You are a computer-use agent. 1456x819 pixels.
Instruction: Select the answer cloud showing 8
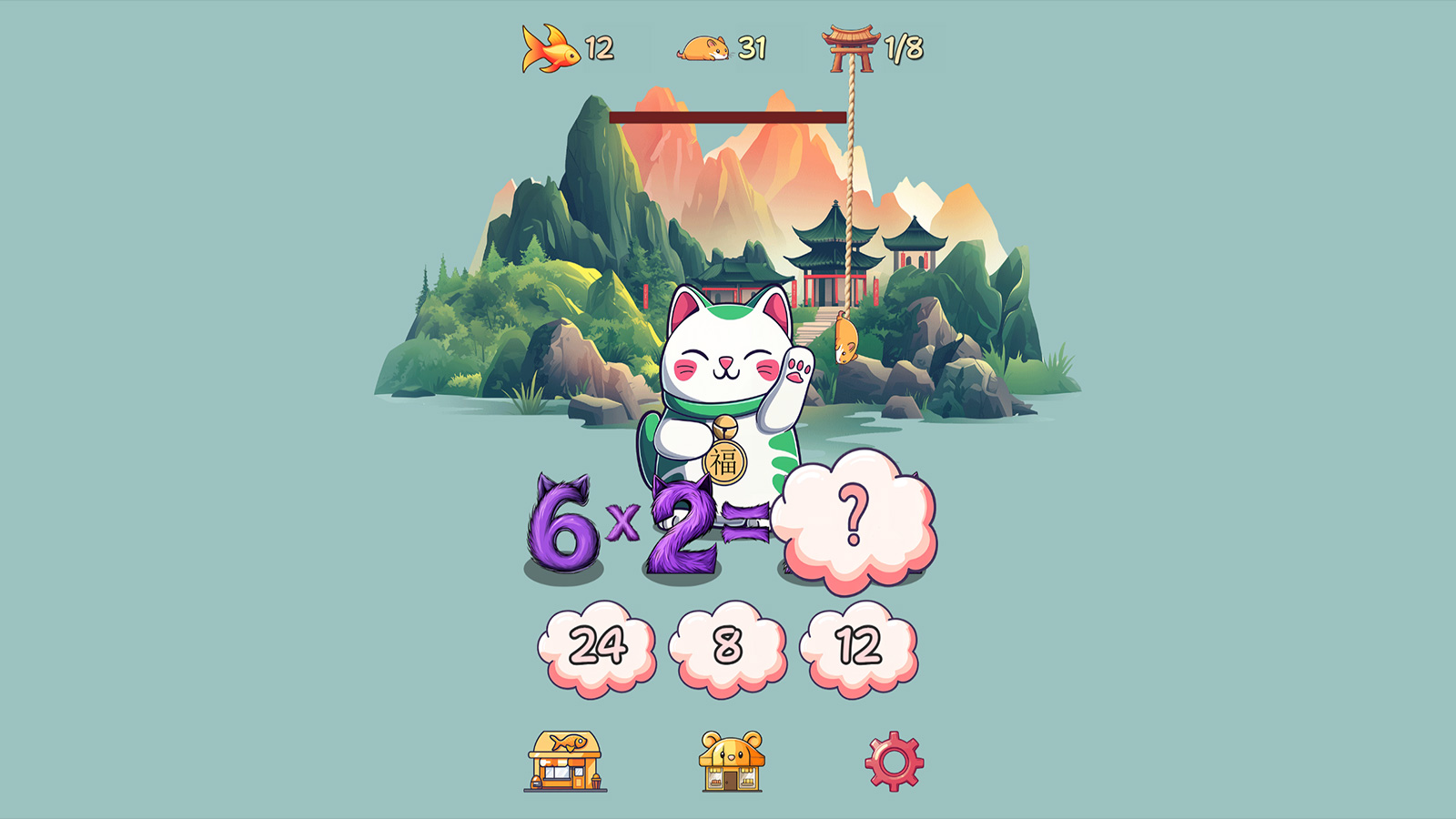(728, 644)
